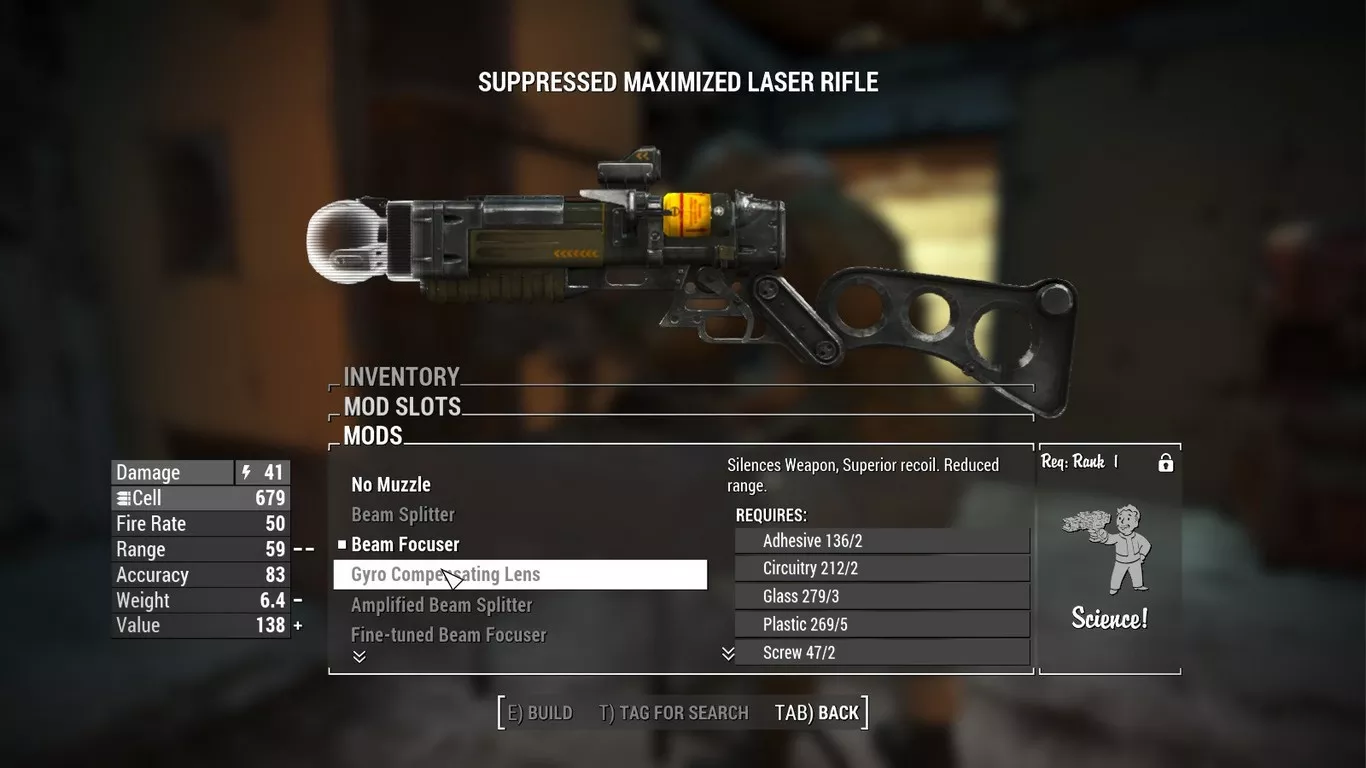Choose the Beam Splitter mod

(x=403, y=515)
